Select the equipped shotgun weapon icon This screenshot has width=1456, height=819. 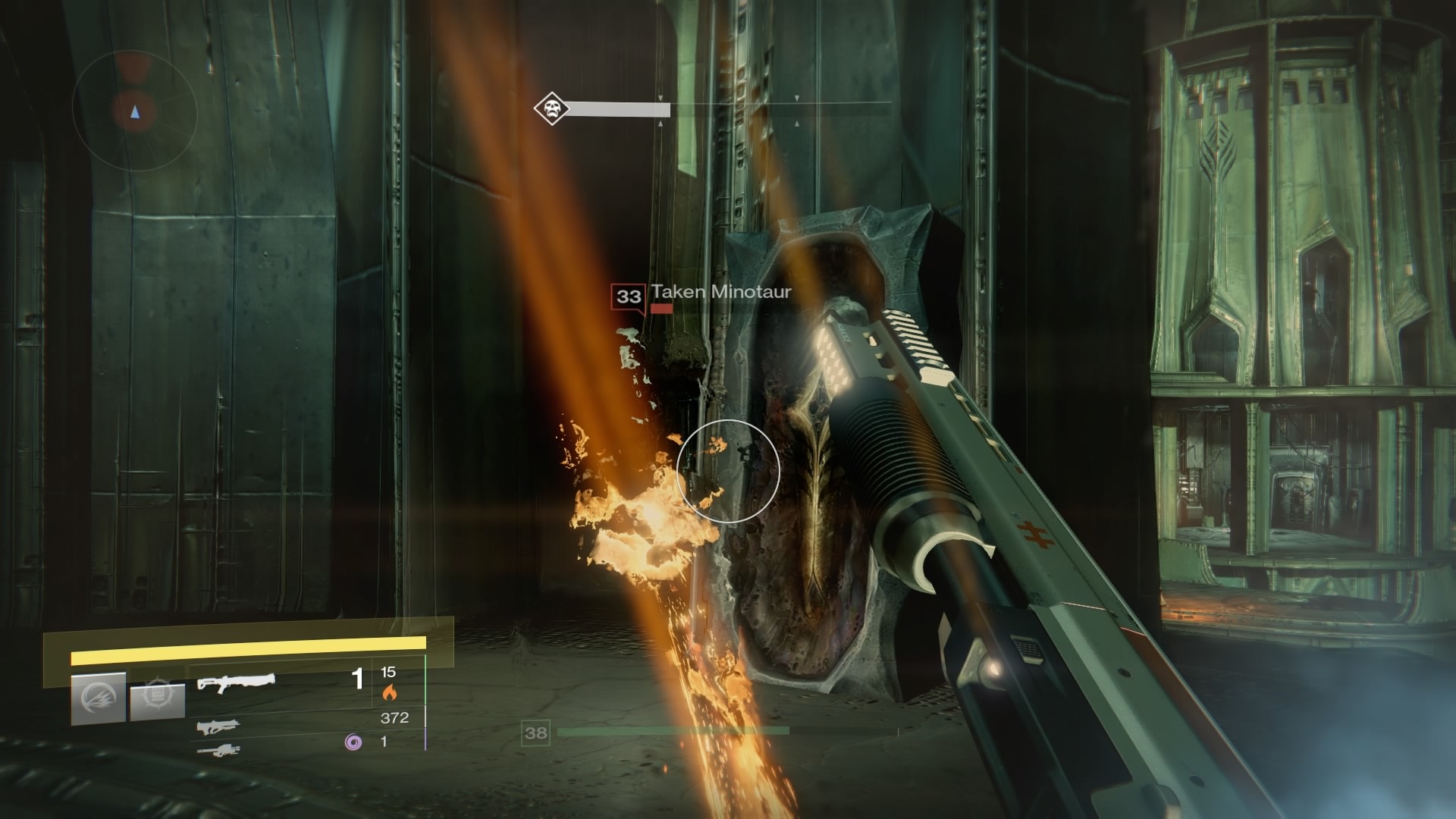coord(236,683)
